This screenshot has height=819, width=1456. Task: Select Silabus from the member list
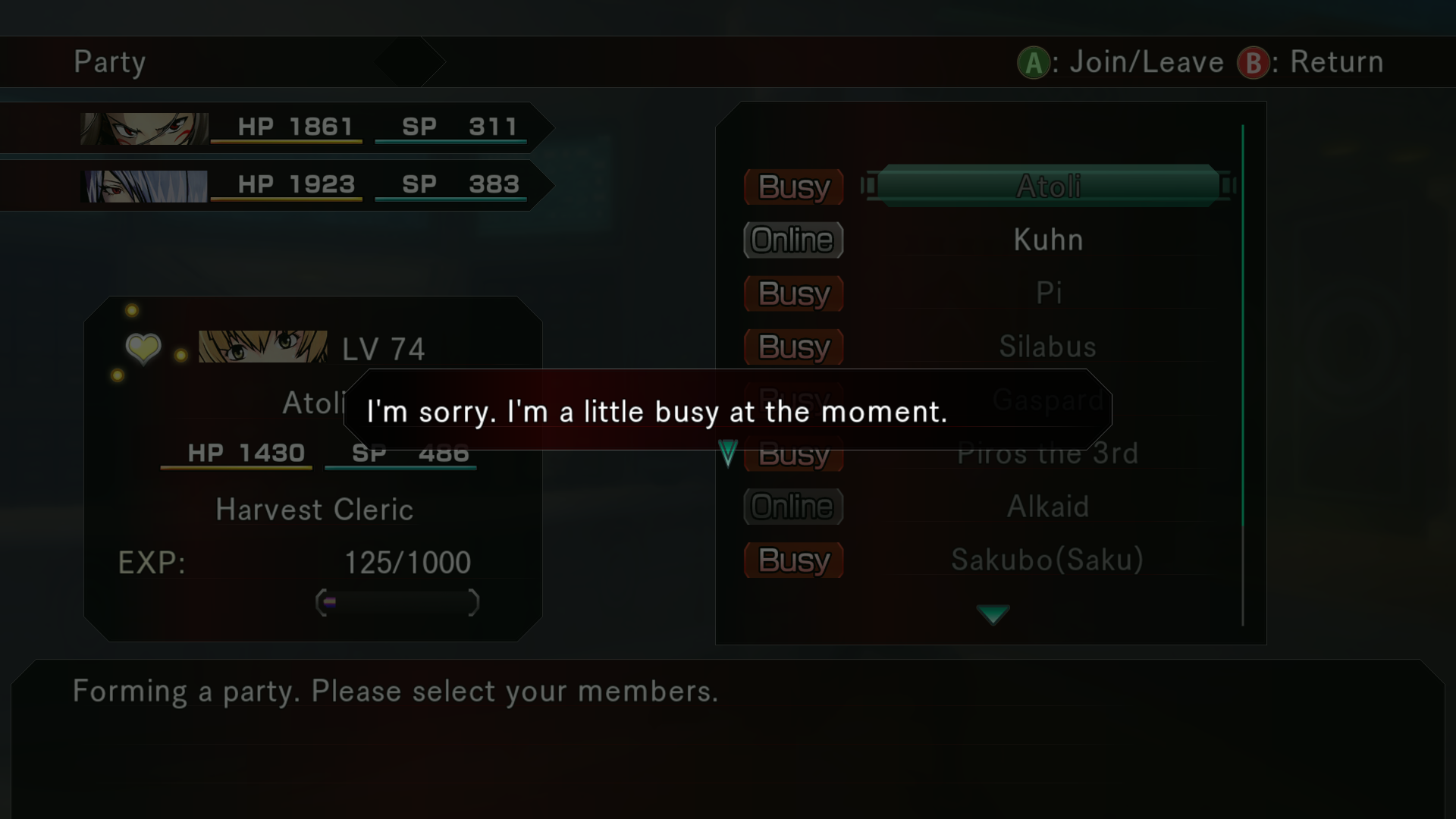[1048, 347]
